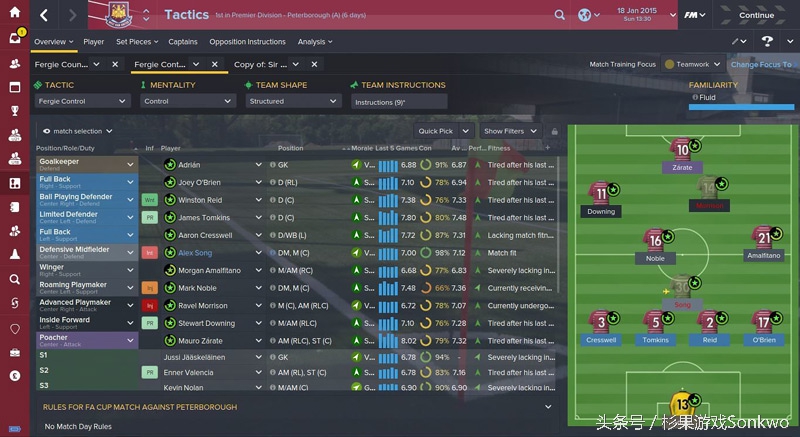Open the Captains tab
Viewport: 800px width, 437px height.
pos(183,42)
